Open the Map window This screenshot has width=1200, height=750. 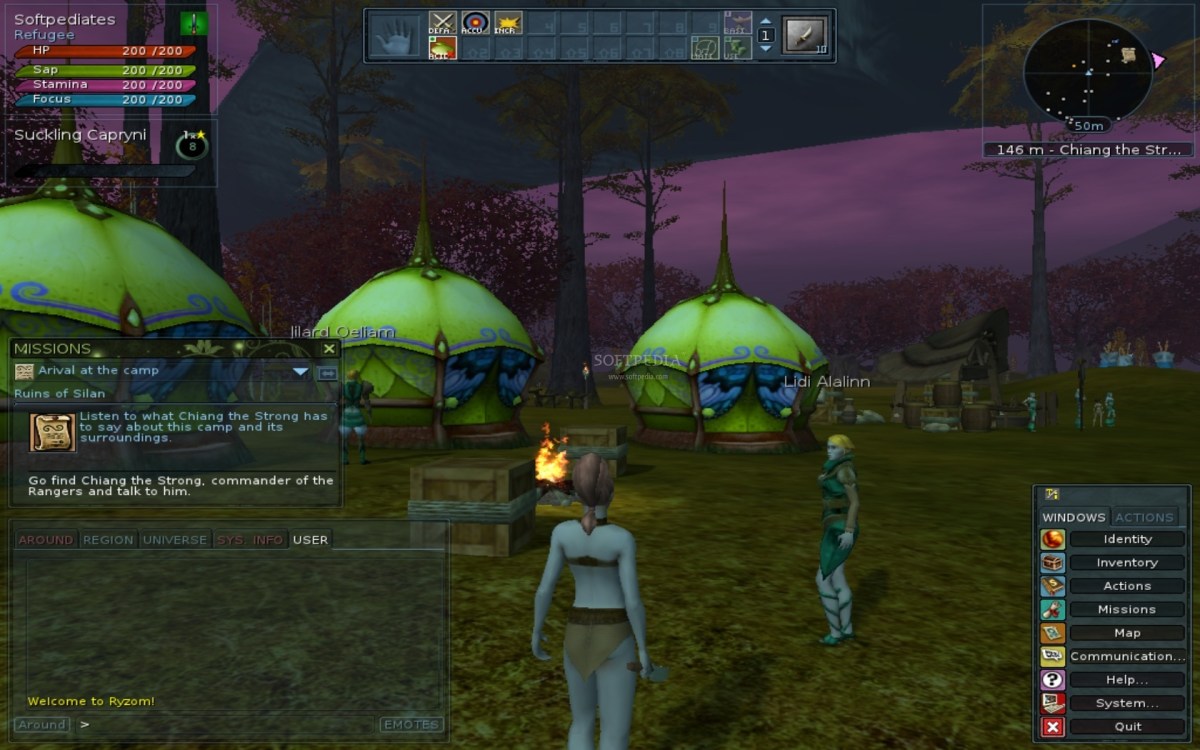tap(1127, 633)
